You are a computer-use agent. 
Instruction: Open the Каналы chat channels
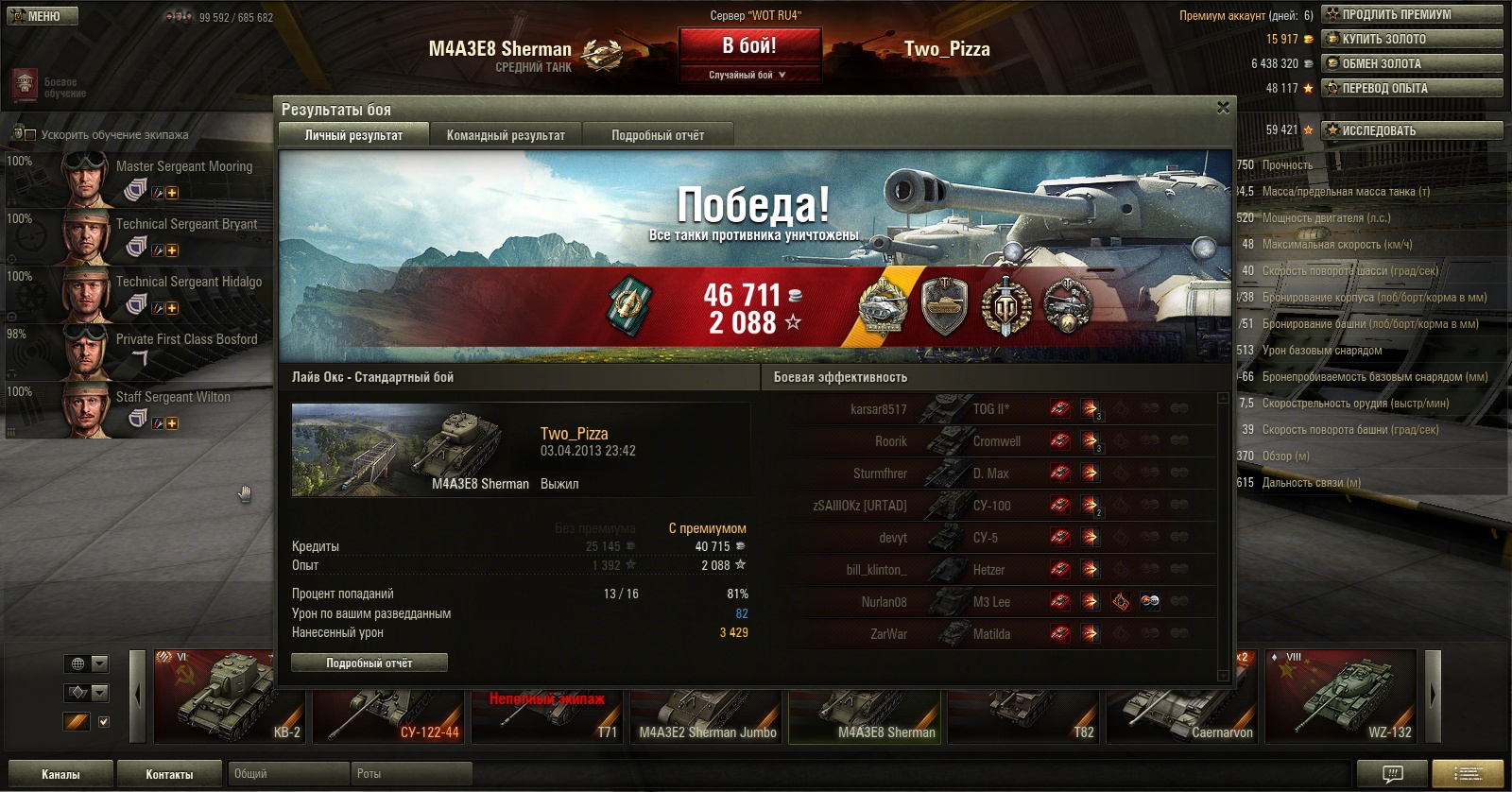point(60,774)
